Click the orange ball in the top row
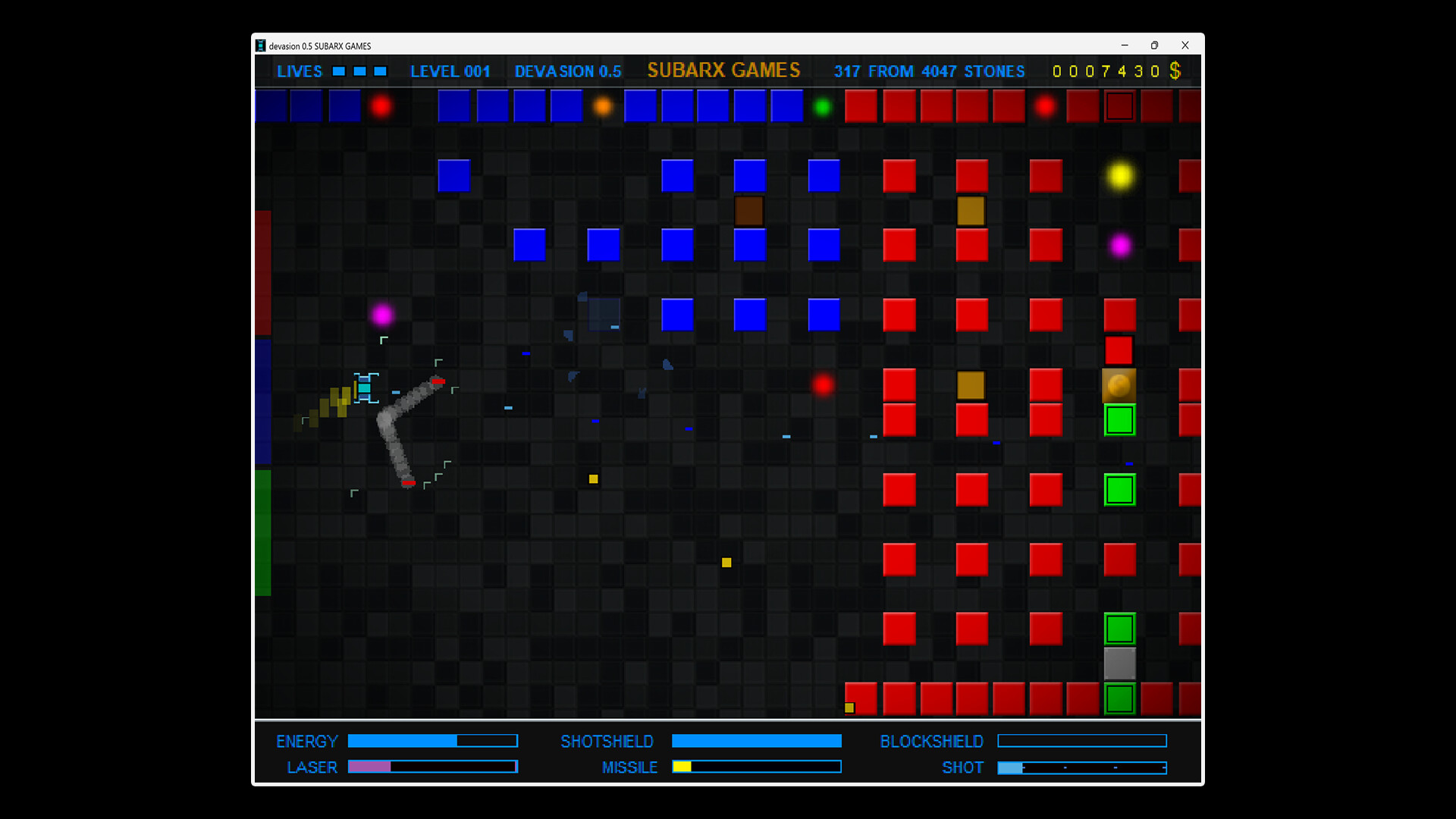Screen dimensions: 1456x819 [602, 107]
